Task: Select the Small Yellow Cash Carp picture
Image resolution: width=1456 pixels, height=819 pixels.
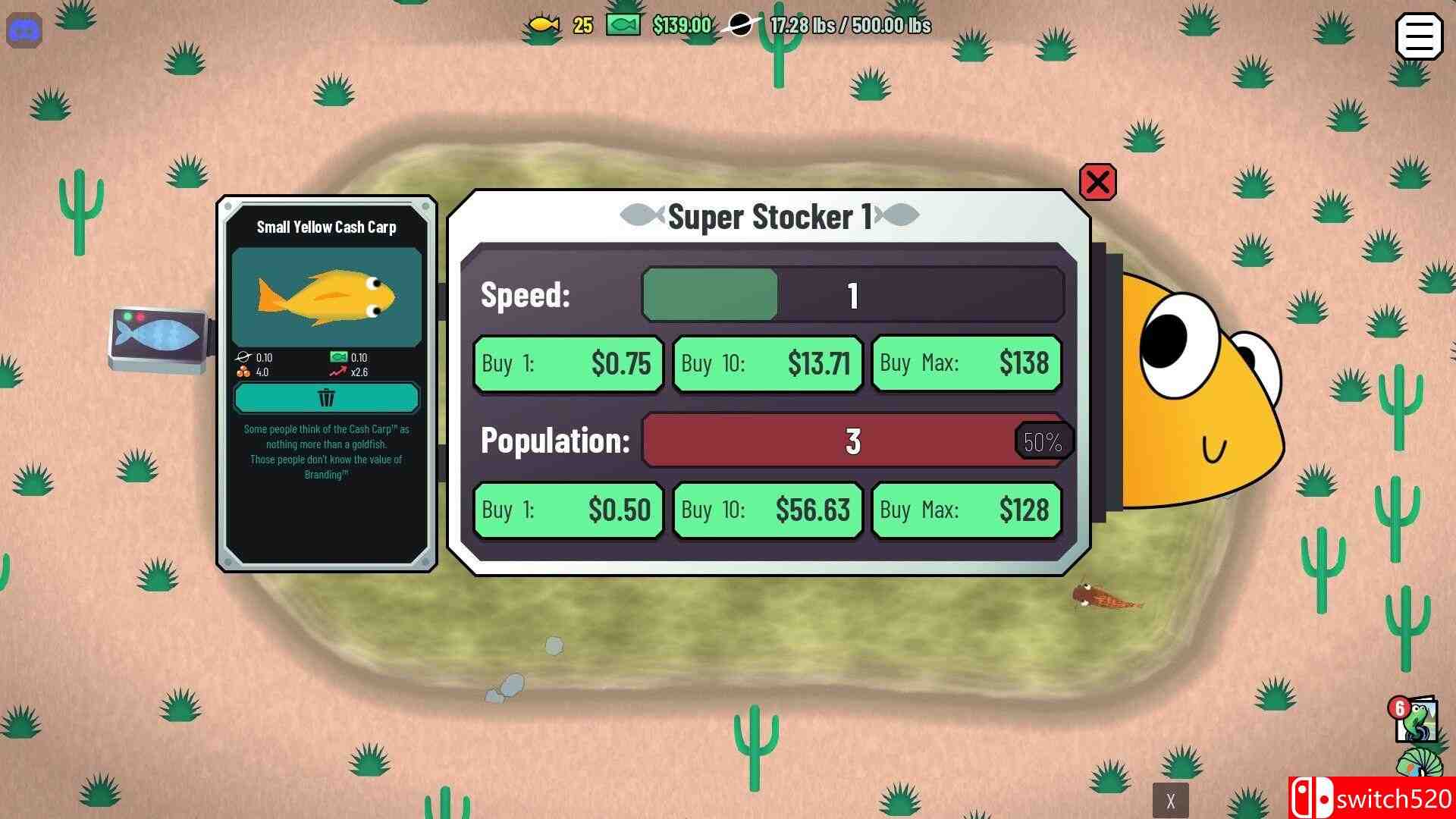Action: pos(326,297)
